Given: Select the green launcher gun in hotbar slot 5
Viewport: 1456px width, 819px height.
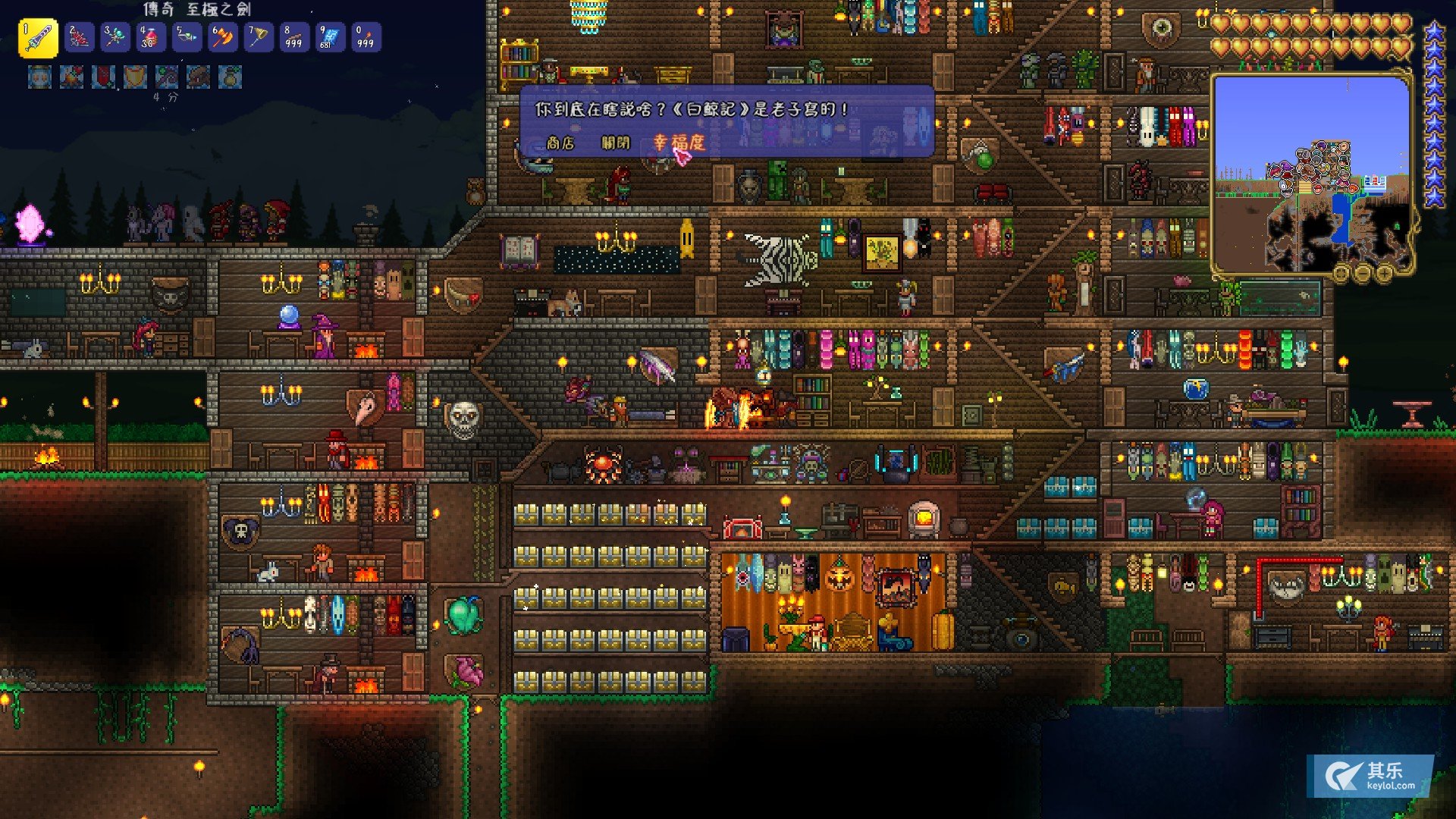Looking at the screenshot, I should (187, 38).
